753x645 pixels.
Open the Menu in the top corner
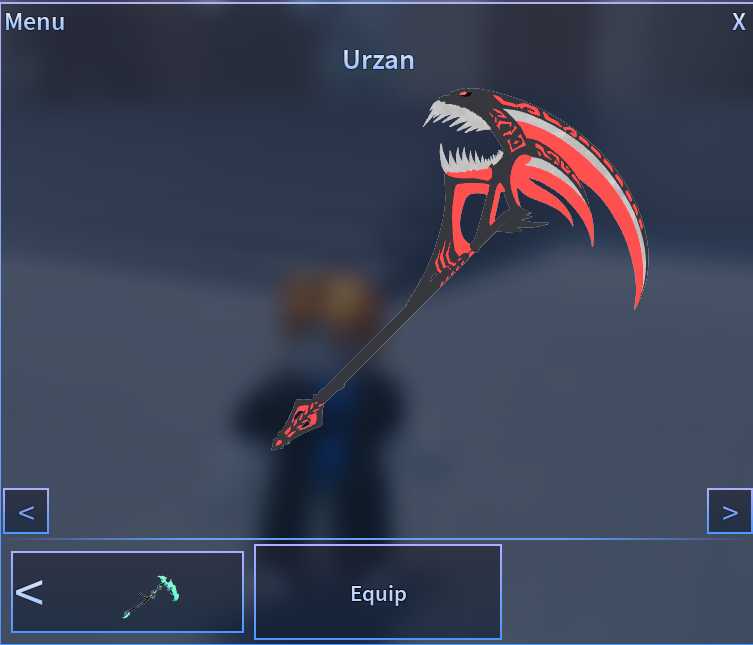[x=35, y=22]
